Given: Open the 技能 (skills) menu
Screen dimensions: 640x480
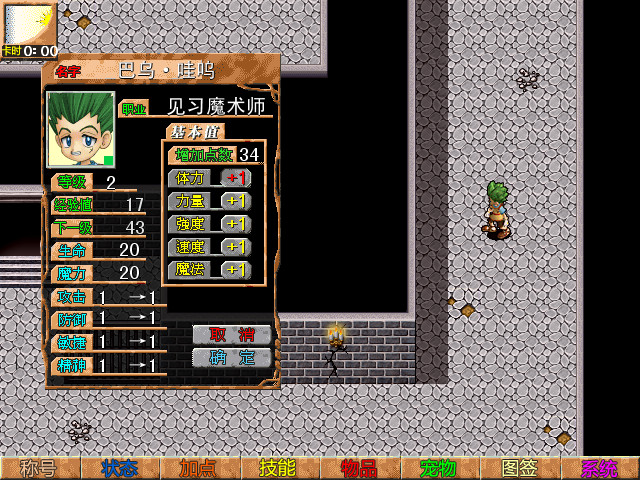Looking at the screenshot, I should [x=280, y=468].
